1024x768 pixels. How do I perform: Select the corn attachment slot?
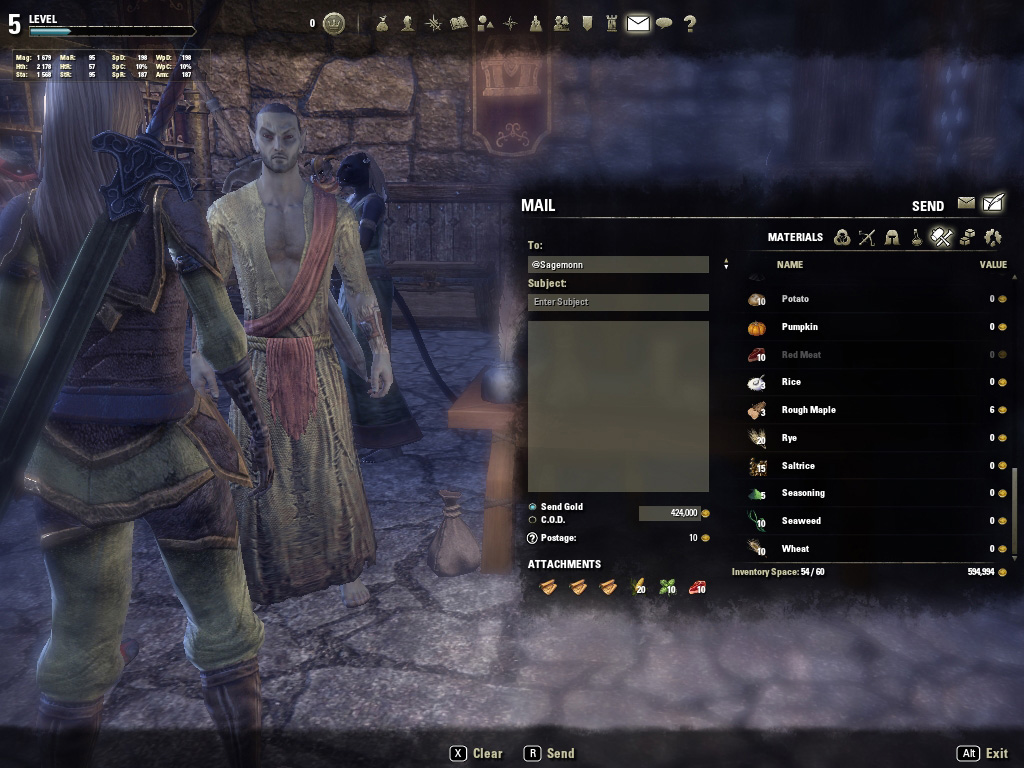637,587
